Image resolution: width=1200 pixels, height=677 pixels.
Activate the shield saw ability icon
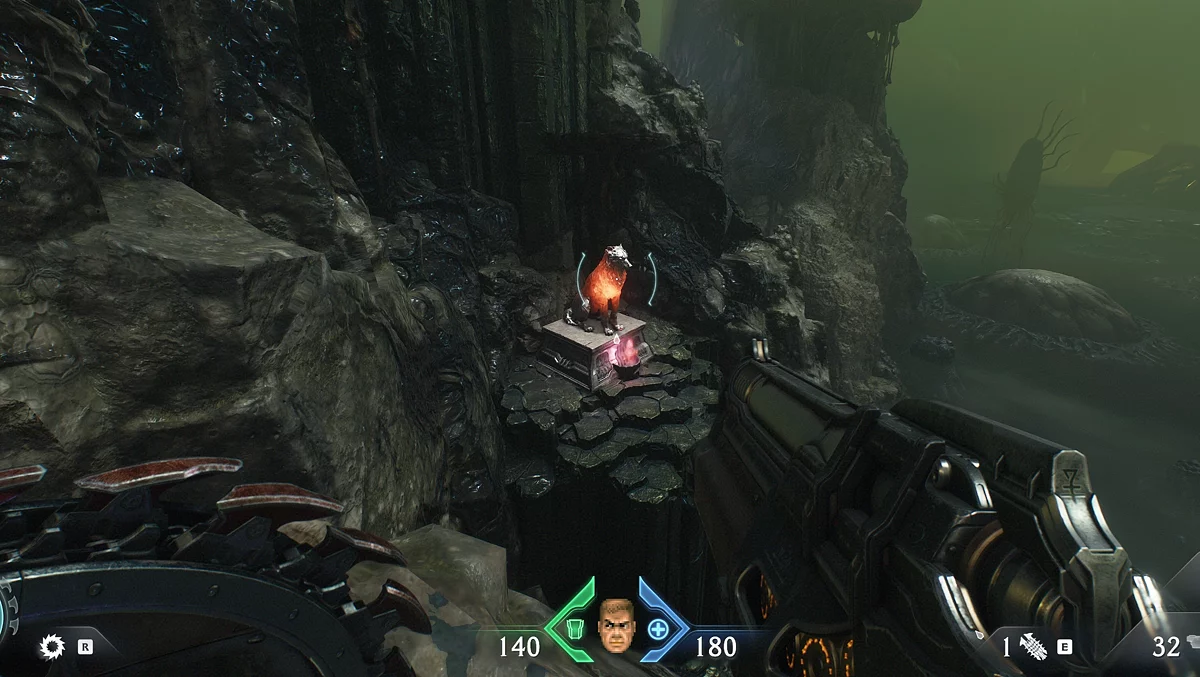[x=52, y=647]
